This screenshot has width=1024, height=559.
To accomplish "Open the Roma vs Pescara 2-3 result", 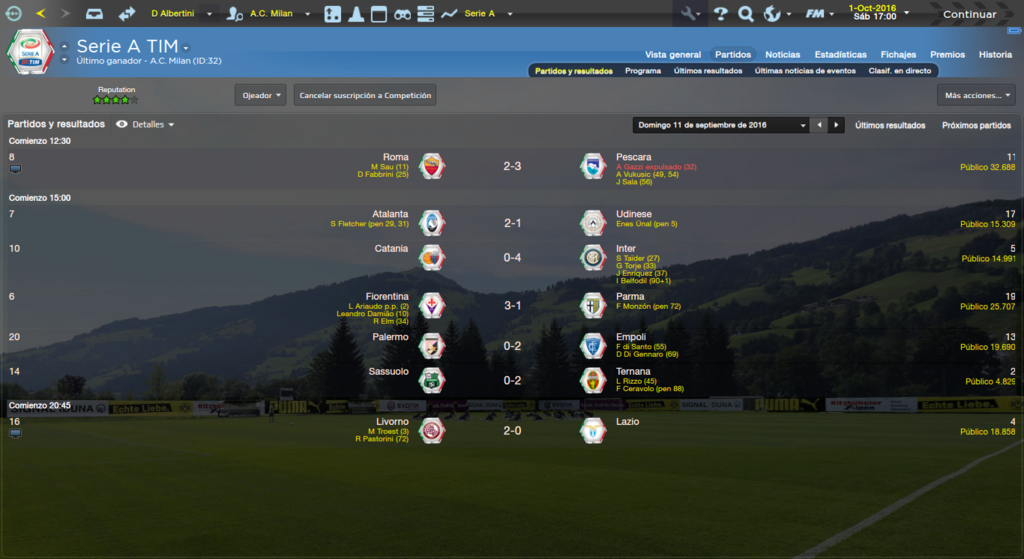I will click(512, 166).
